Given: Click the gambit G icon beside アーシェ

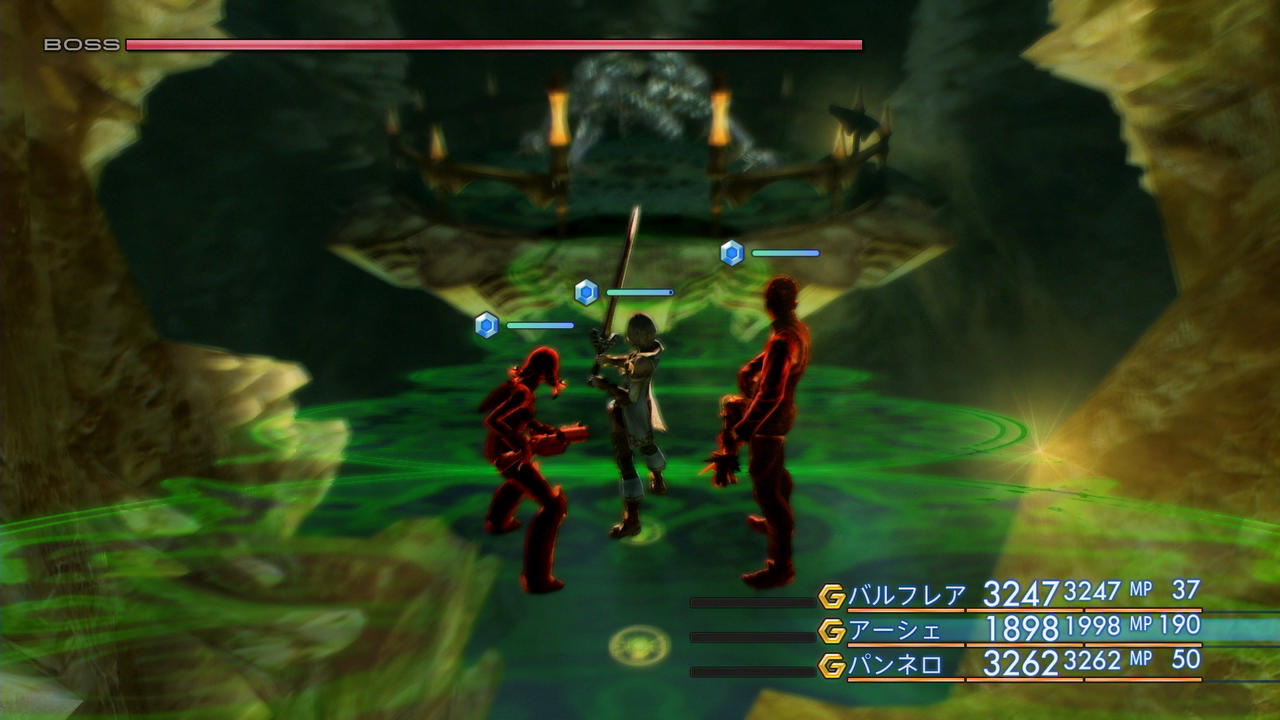Looking at the screenshot, I should tap(832, 631).
